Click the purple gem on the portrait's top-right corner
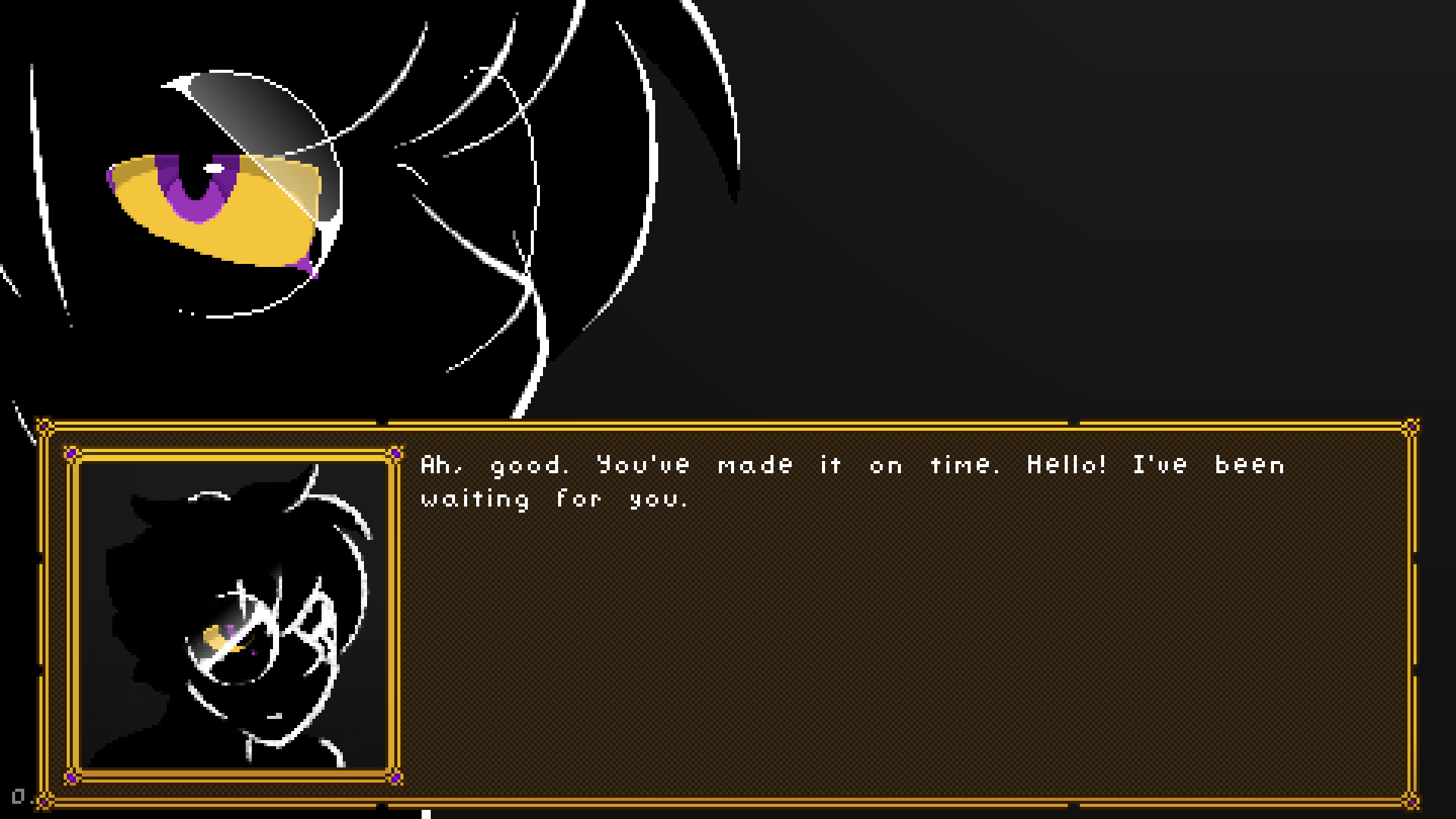The height and width of the screenshot is (819, 1456). point(394,452)
